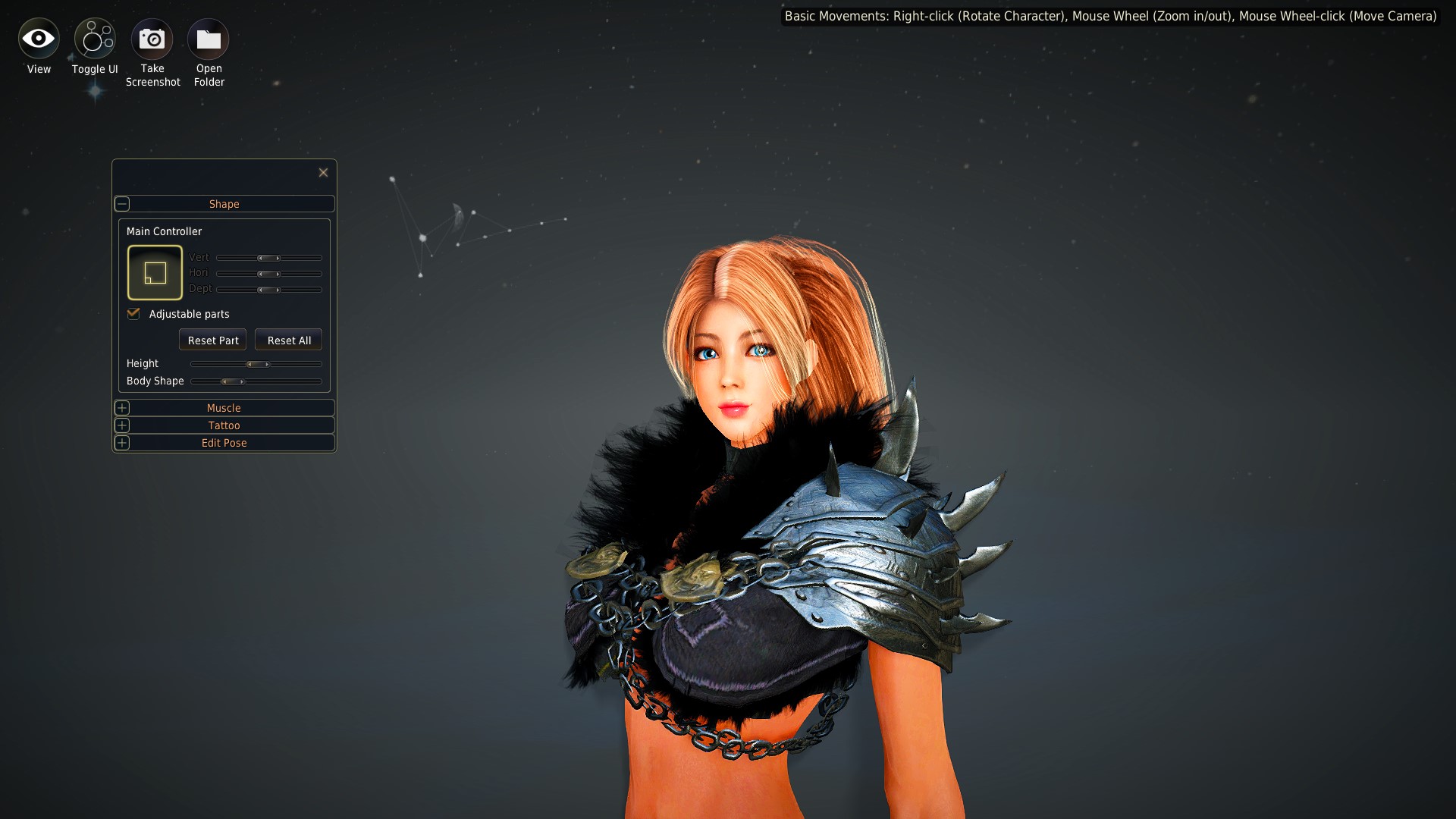Adjust the Dept slider
This screenshot has width=1456, height=819.
click(268, 290)
